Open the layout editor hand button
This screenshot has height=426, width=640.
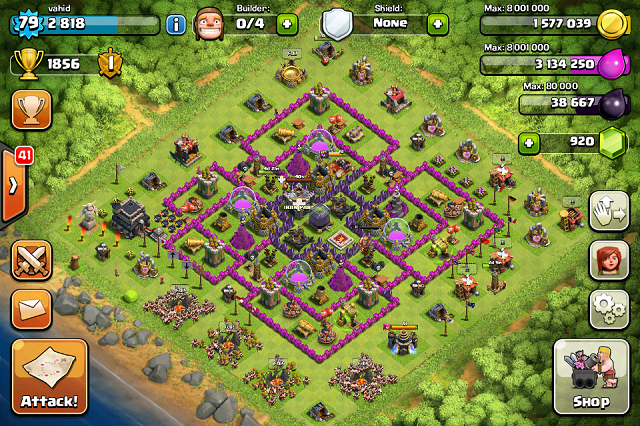pyautogui.click(x=608, y=211)
